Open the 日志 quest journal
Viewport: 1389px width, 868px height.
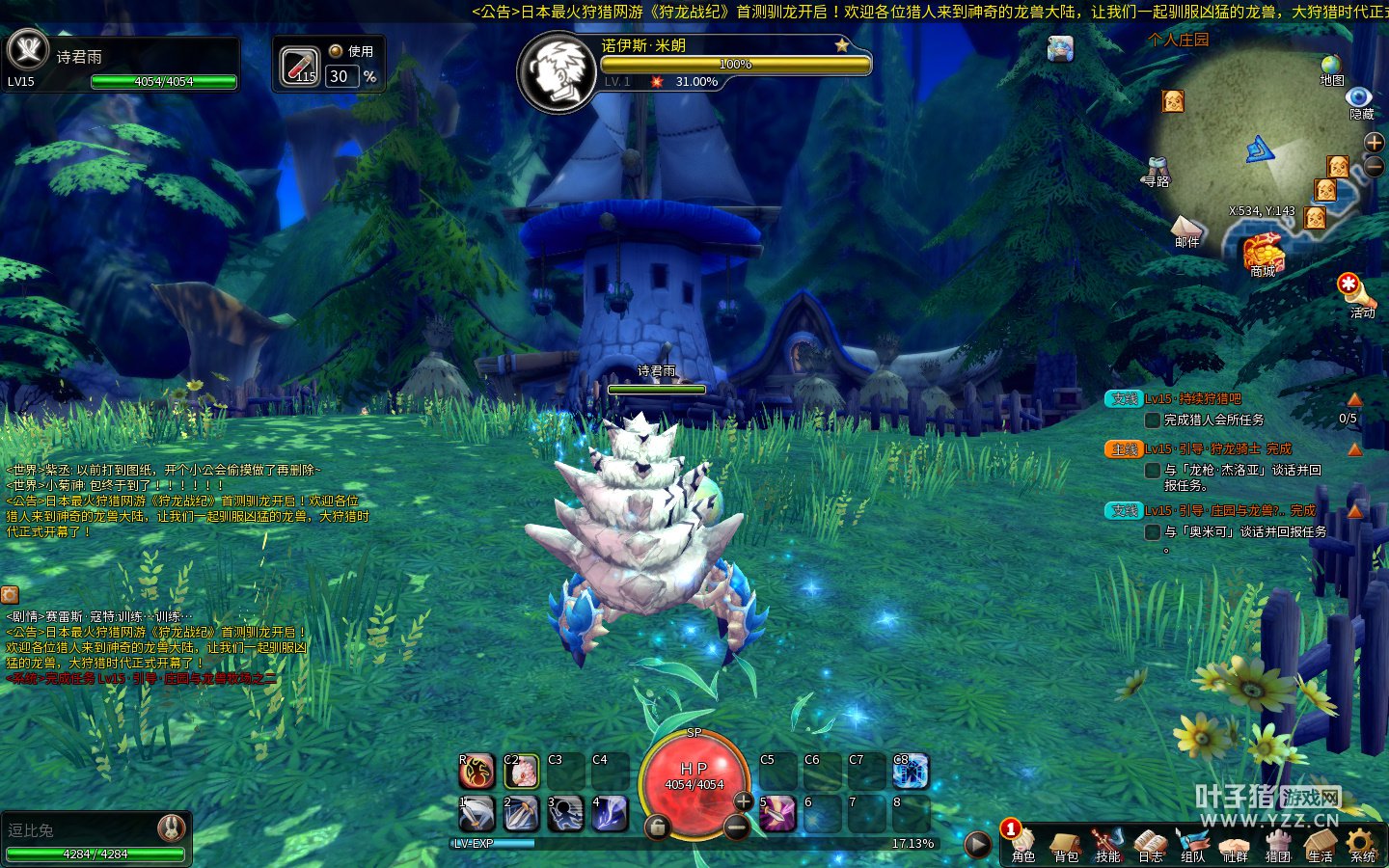[1151, 845]
